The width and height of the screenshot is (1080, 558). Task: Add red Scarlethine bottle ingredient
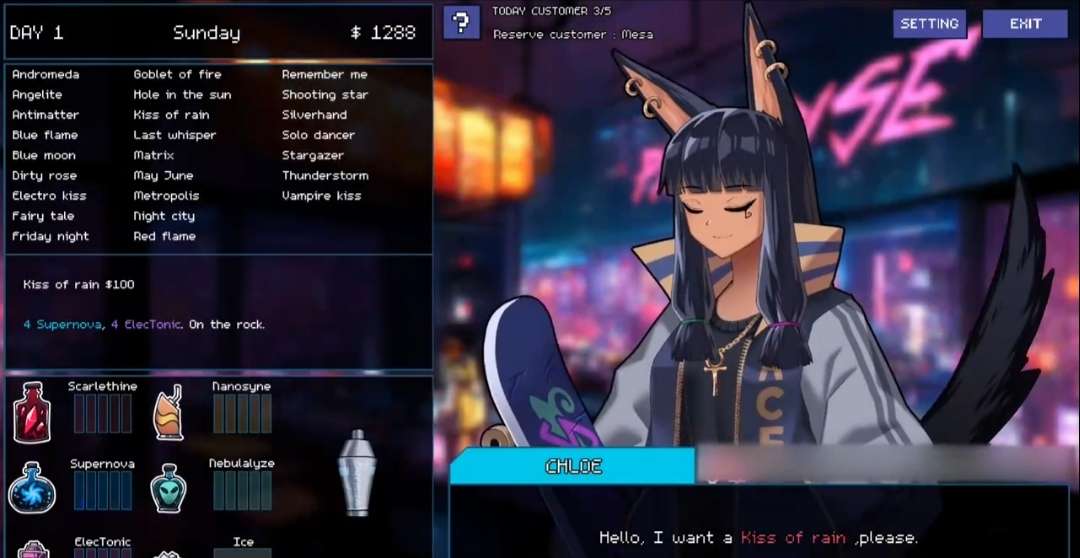point(31,412)
